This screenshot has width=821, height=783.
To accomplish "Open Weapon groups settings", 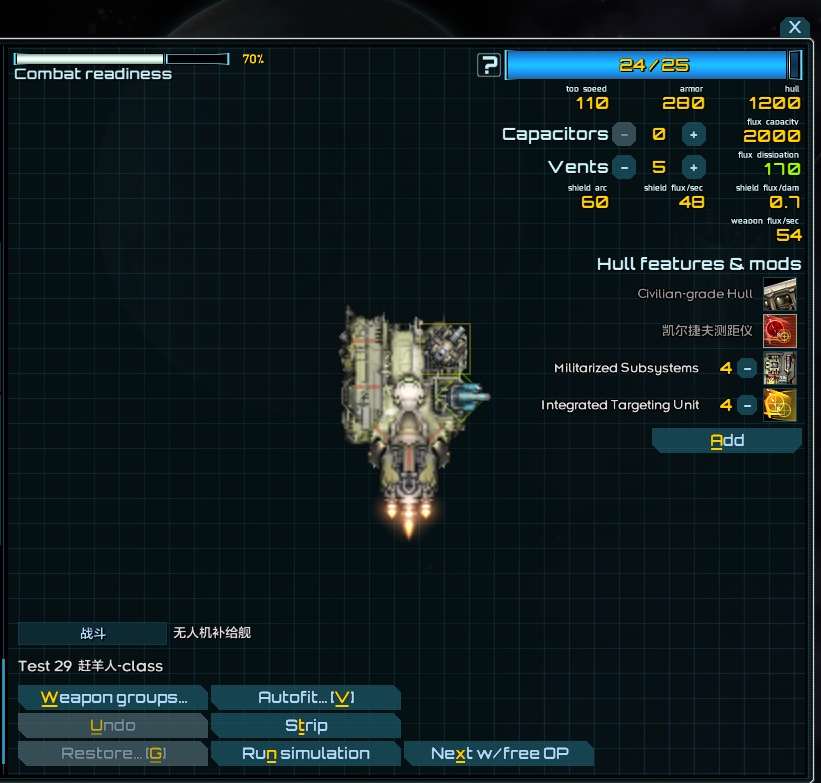I will pos(113,698).
